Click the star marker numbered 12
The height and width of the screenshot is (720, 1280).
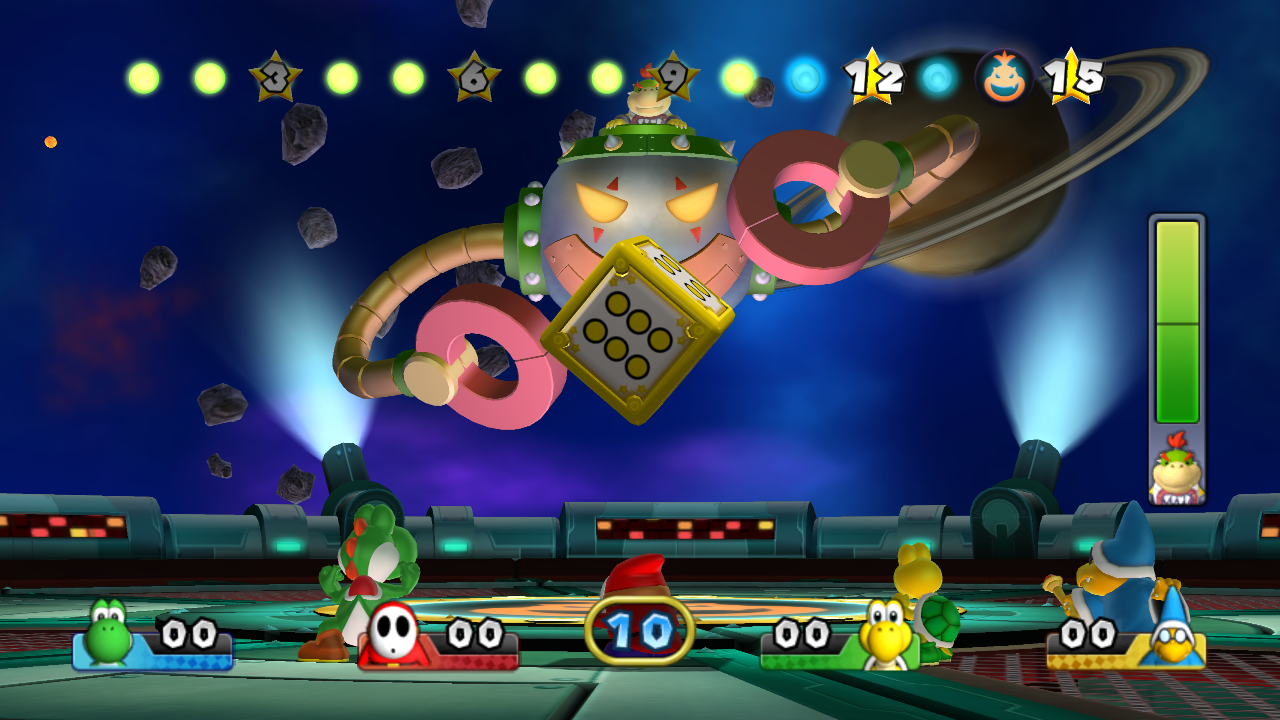click(x=872, y=77)
